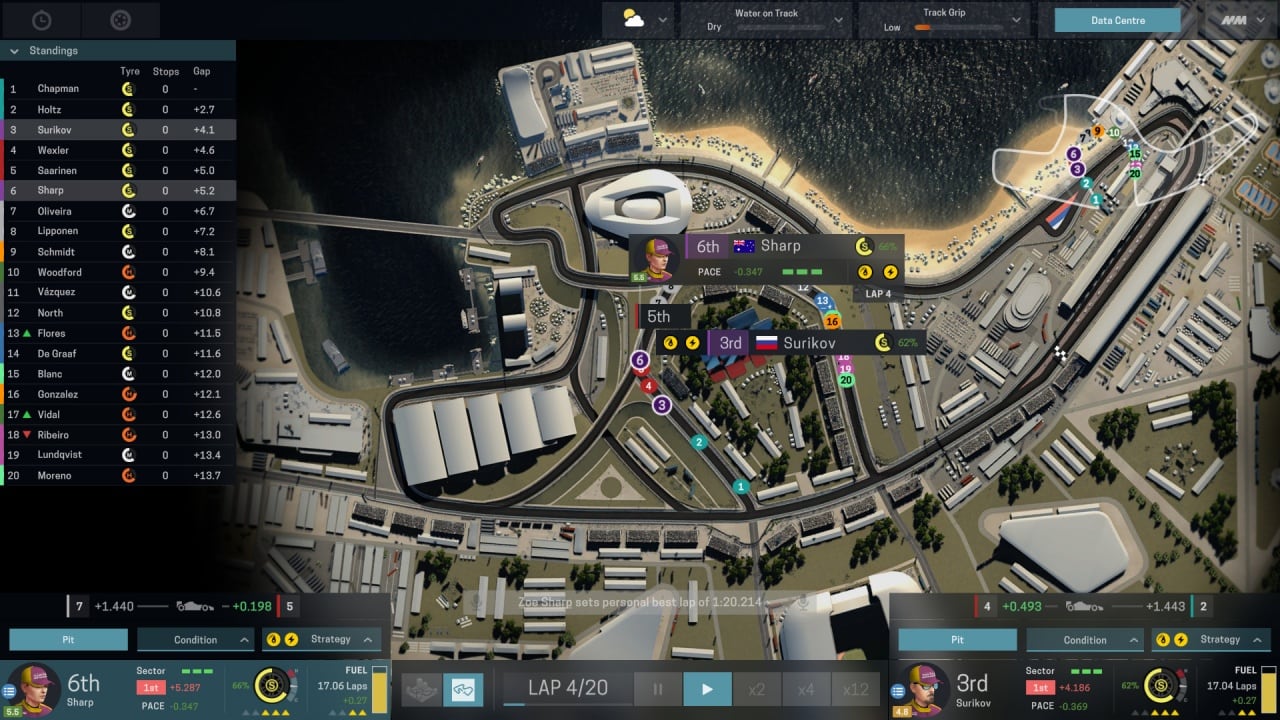The width and height of the screenshot is (1280, 720).
Task: Expand the weather forecast dropdown
Action: coord(662,20)
